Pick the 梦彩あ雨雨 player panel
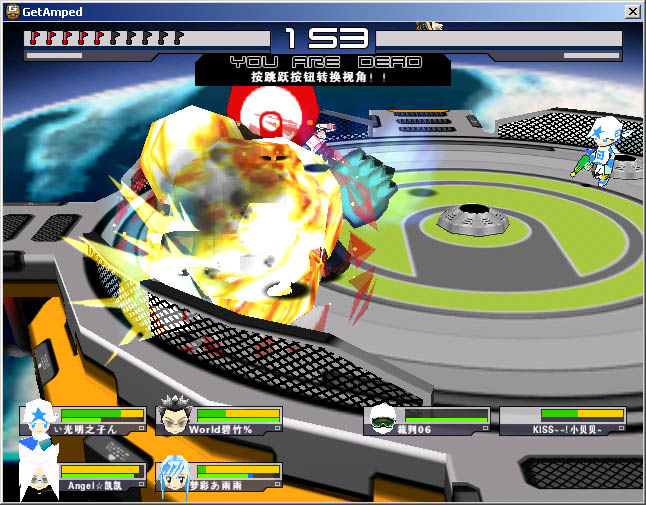Screen dimensions: 646x505 (219, 476)
